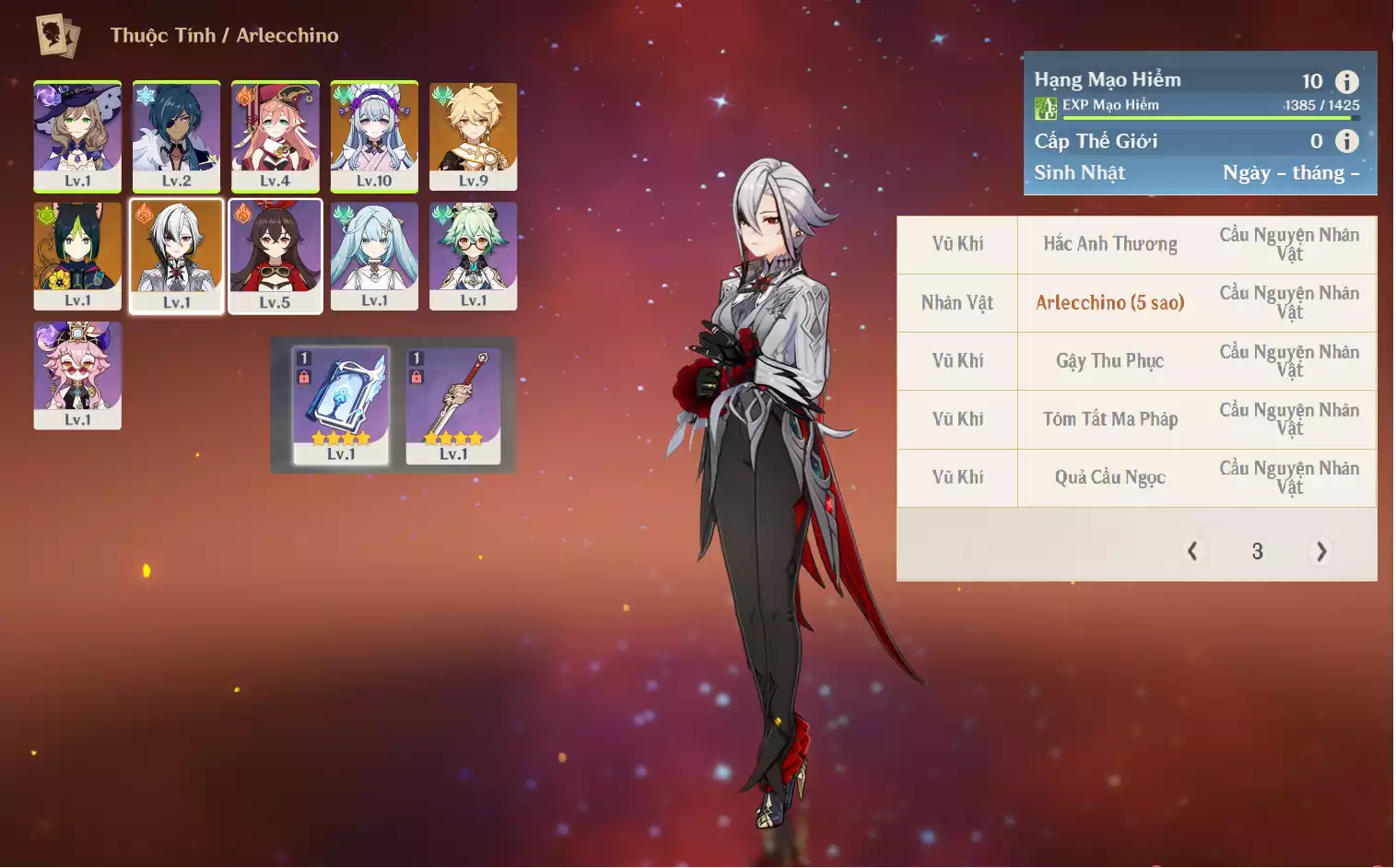Screen dimensions: 1396x868
Task: Click the Arlecchino (5 sao) history row
Action: [x=1109, y=303]
